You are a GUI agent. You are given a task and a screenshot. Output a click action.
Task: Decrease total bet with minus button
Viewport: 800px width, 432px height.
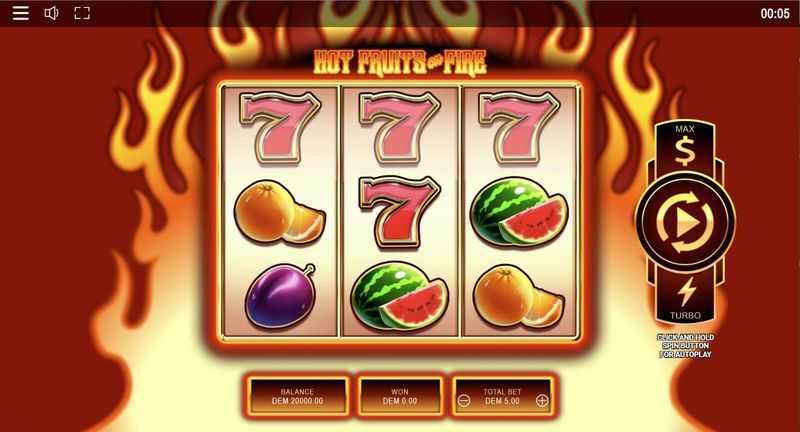tap(464, 401)
